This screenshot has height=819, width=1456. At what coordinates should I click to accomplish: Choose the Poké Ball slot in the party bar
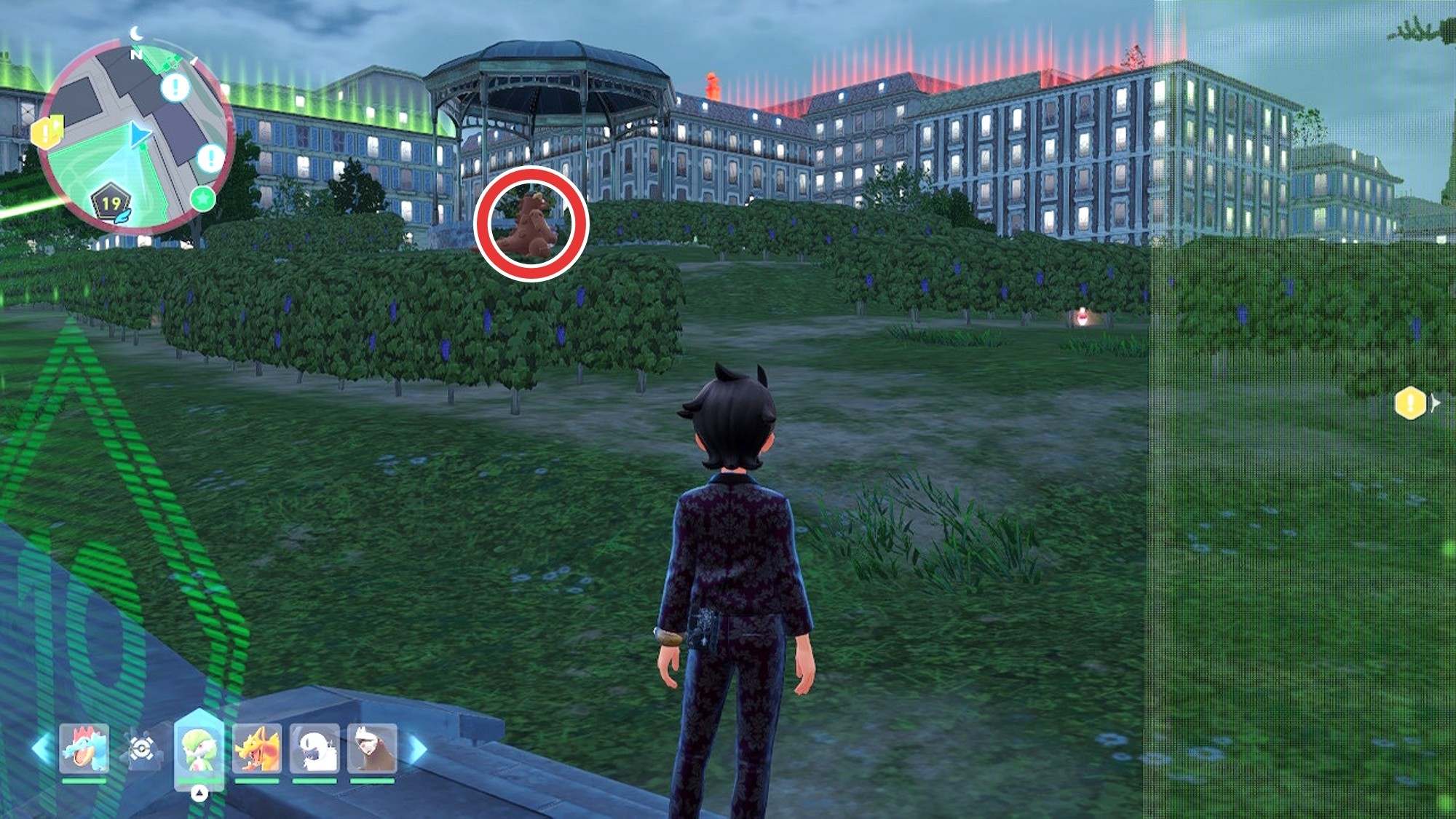[141, 748]
